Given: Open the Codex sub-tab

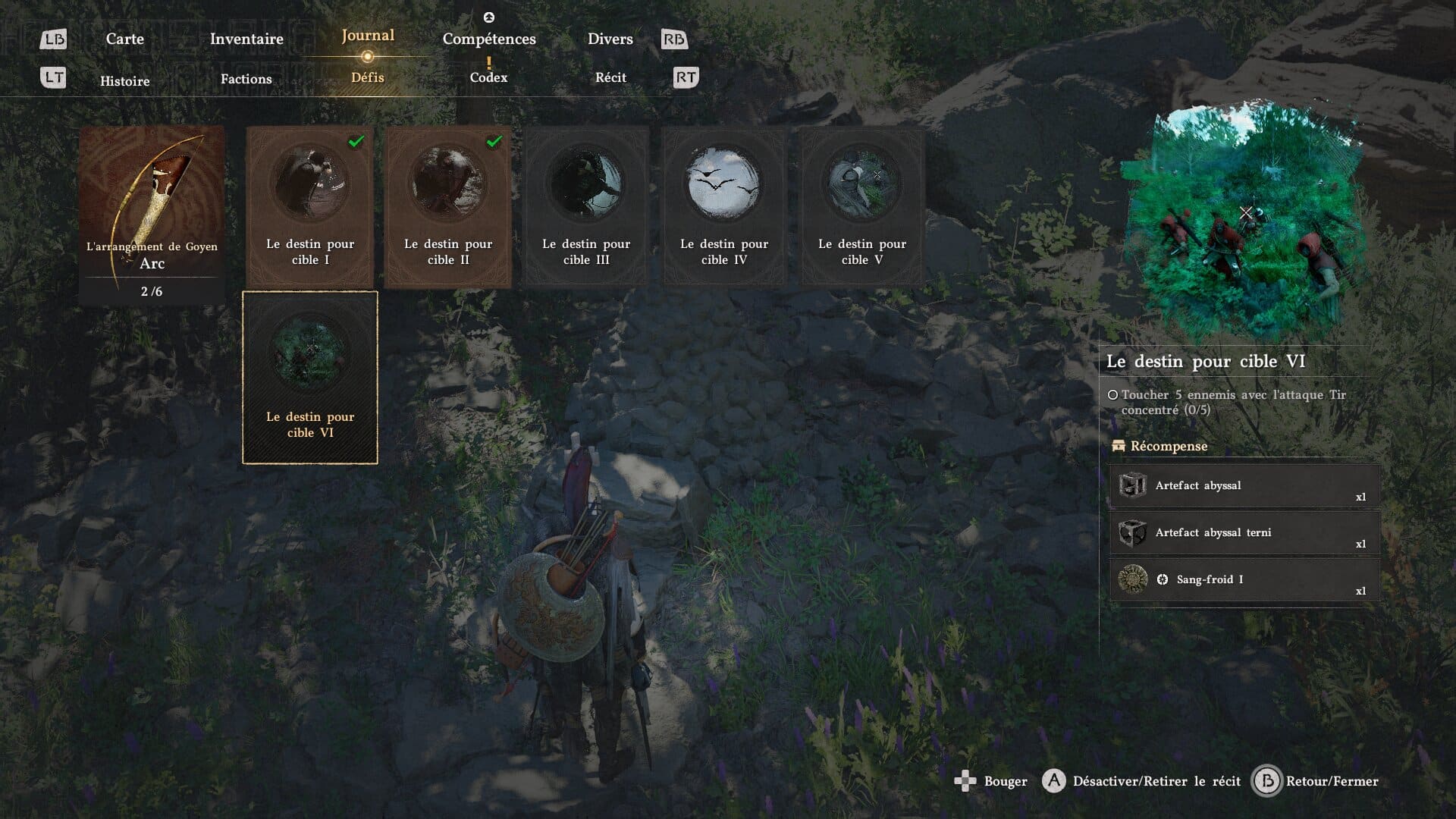Looking at the screenshot, I should pos(488,77).
